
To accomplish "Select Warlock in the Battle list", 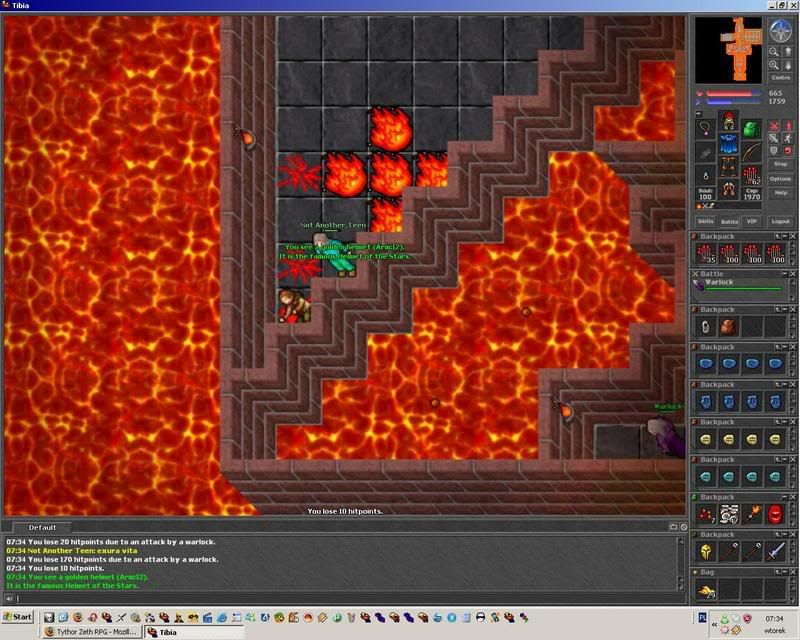I will pyautogui.click(x=720, y=282).
